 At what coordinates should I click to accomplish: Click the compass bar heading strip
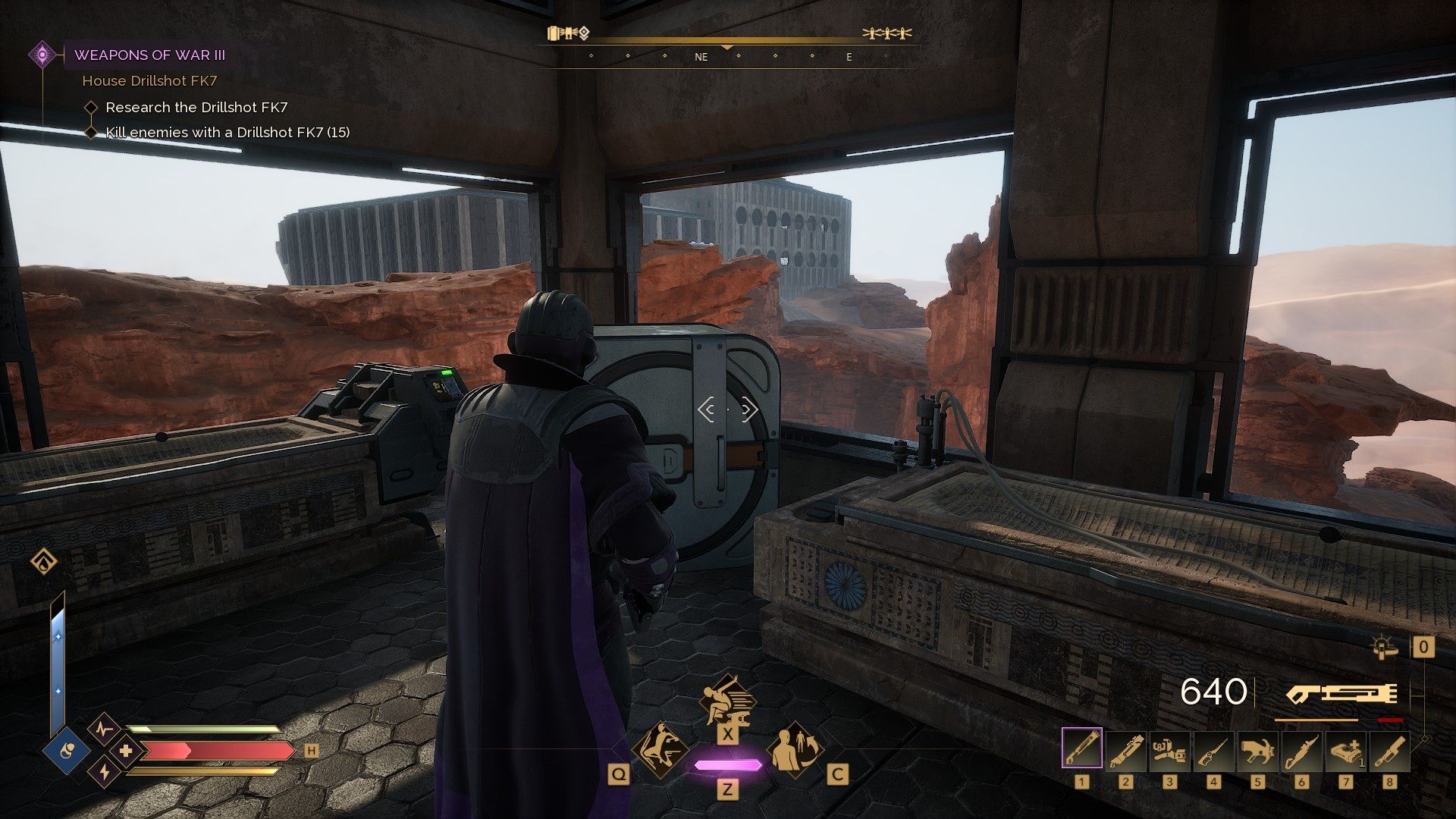[728, 56]
